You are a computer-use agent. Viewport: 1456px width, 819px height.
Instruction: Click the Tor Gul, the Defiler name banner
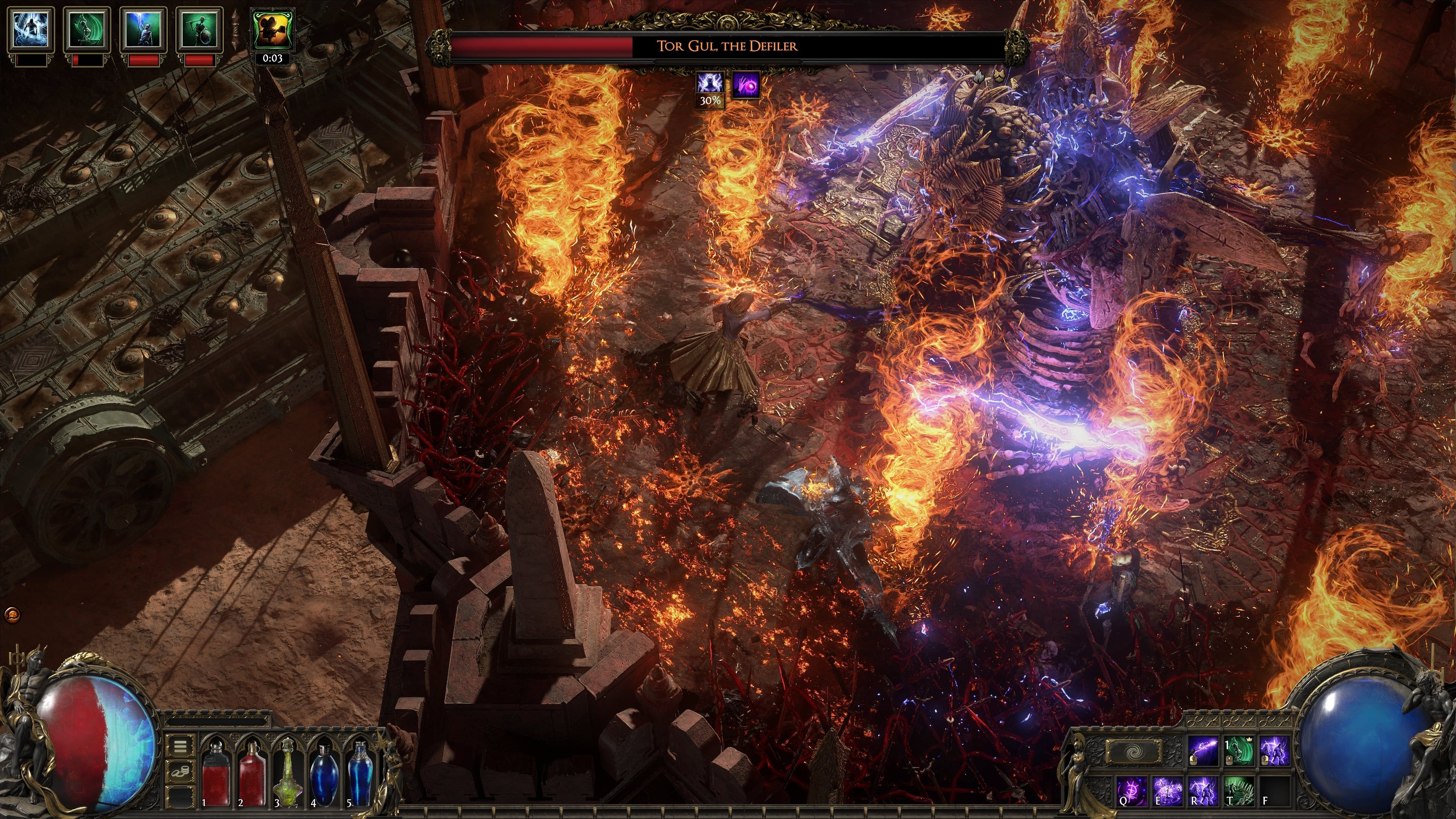coord(728,46)
